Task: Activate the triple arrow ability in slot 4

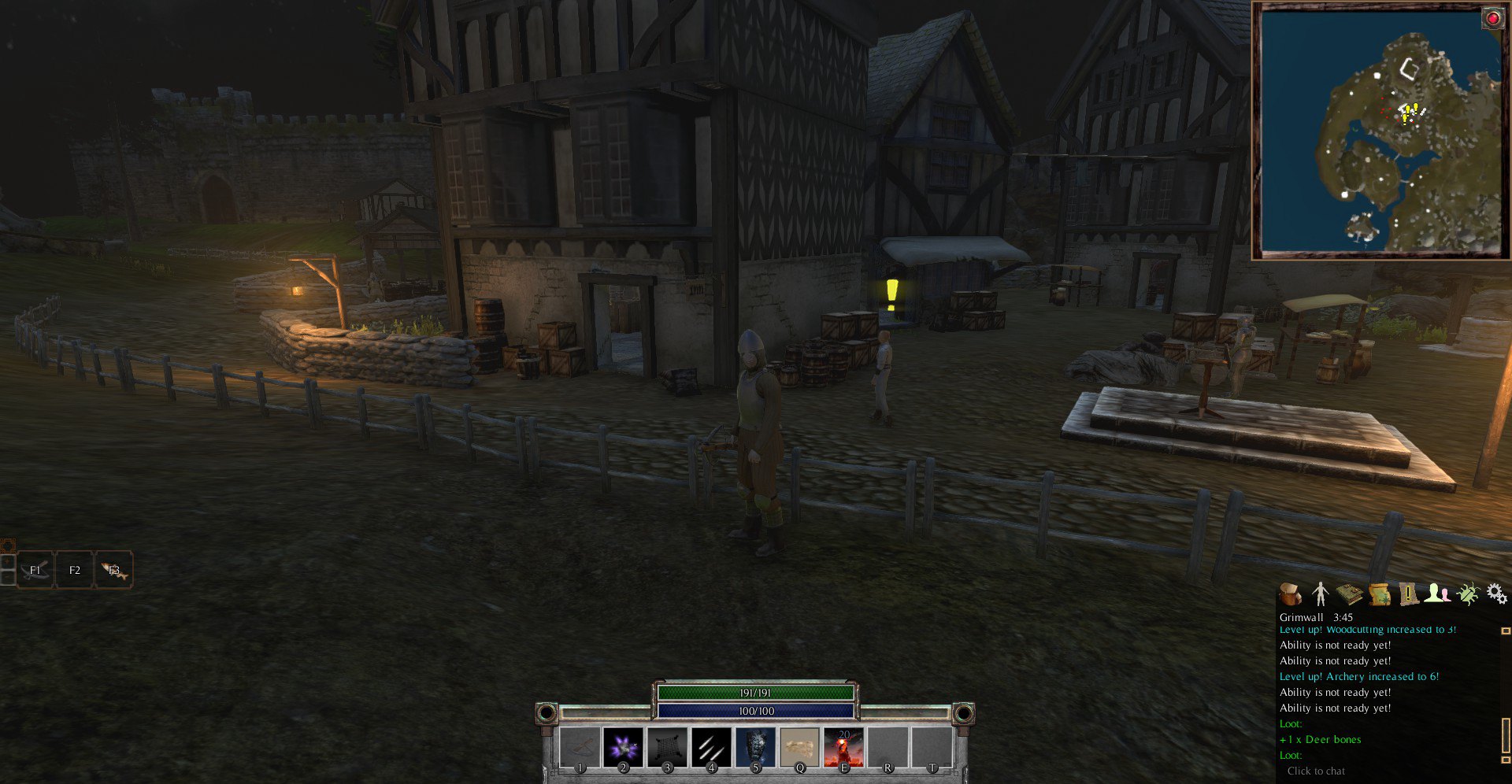Action: tap(711, 746)
